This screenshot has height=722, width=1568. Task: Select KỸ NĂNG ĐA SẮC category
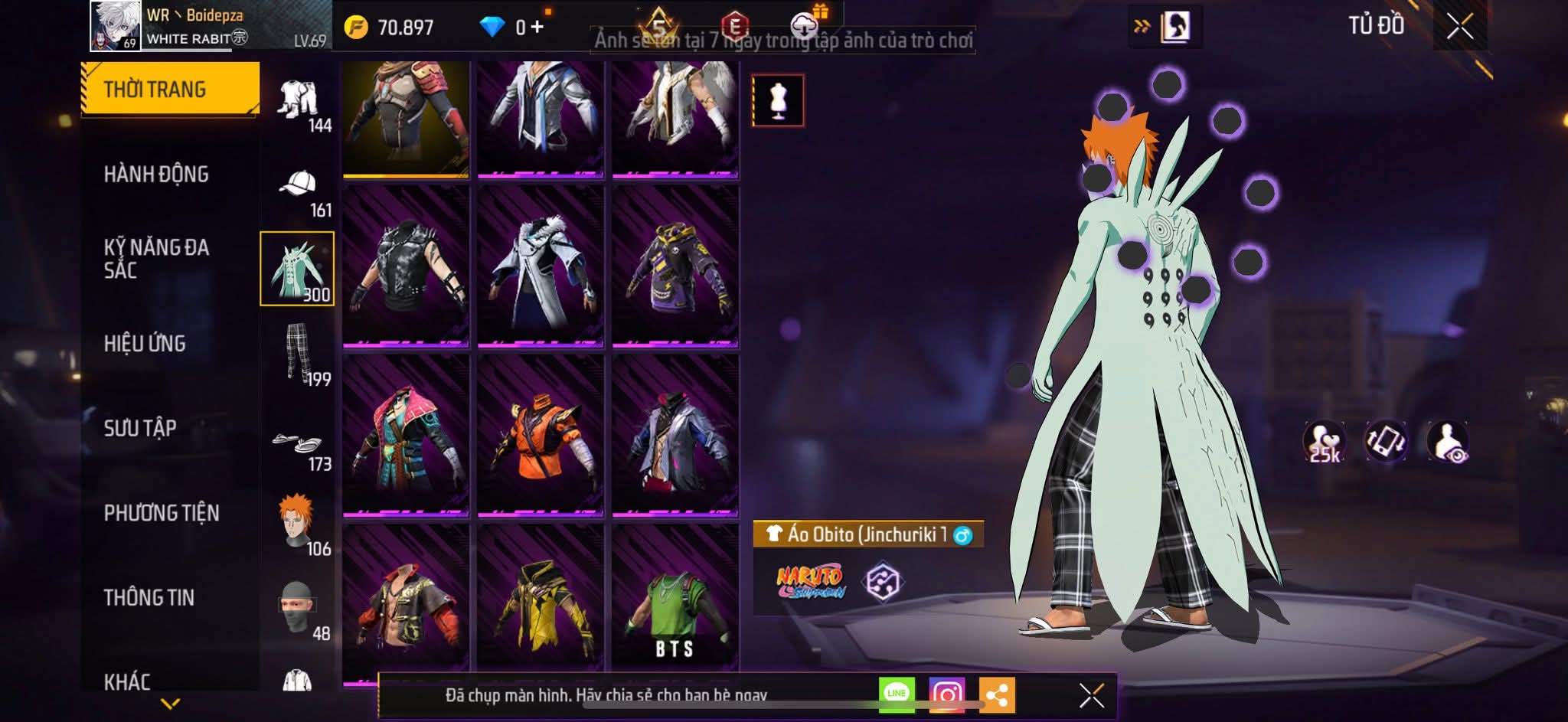click(156, 259)
